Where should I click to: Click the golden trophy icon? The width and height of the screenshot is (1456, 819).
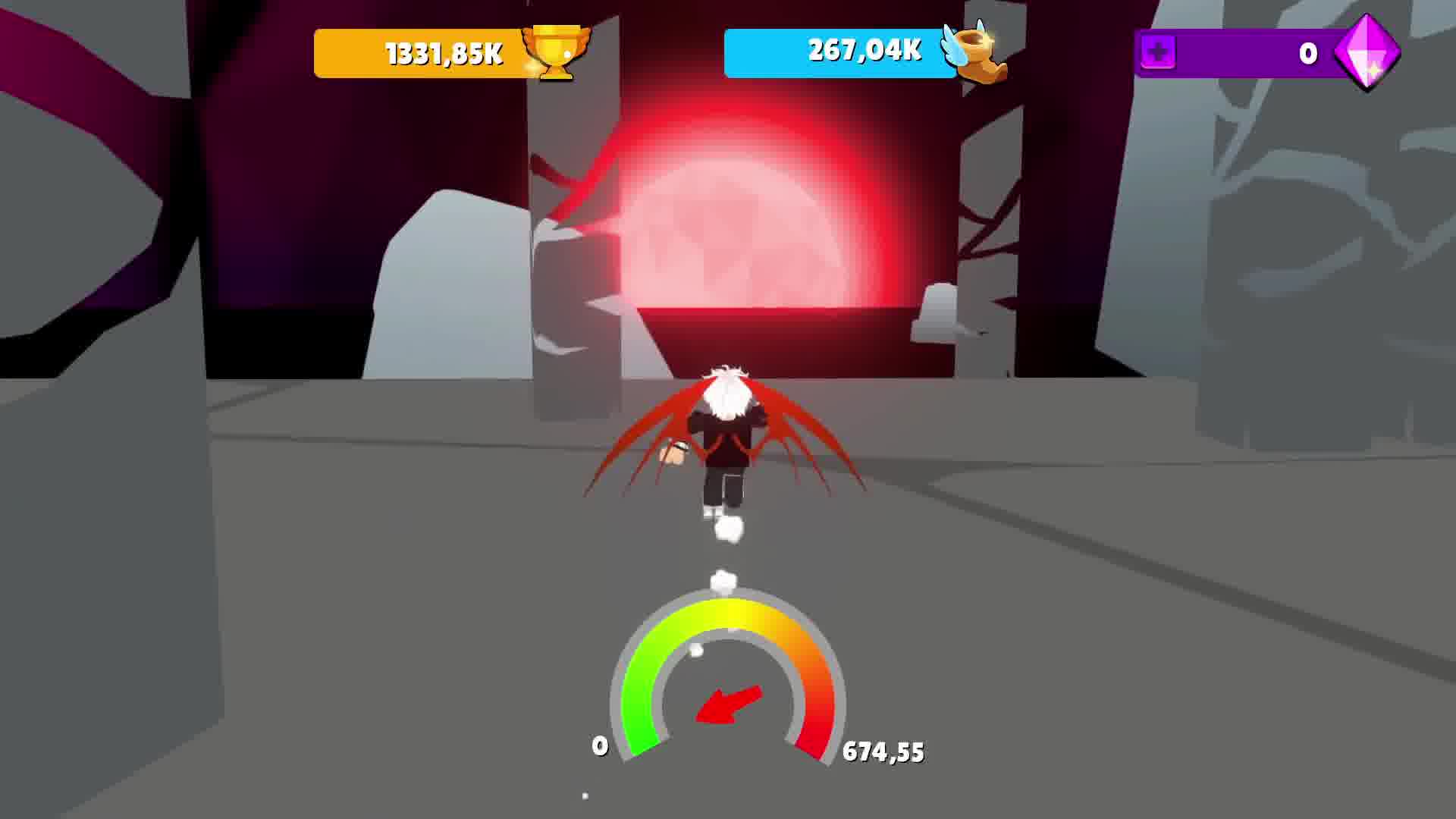(556, 52)
